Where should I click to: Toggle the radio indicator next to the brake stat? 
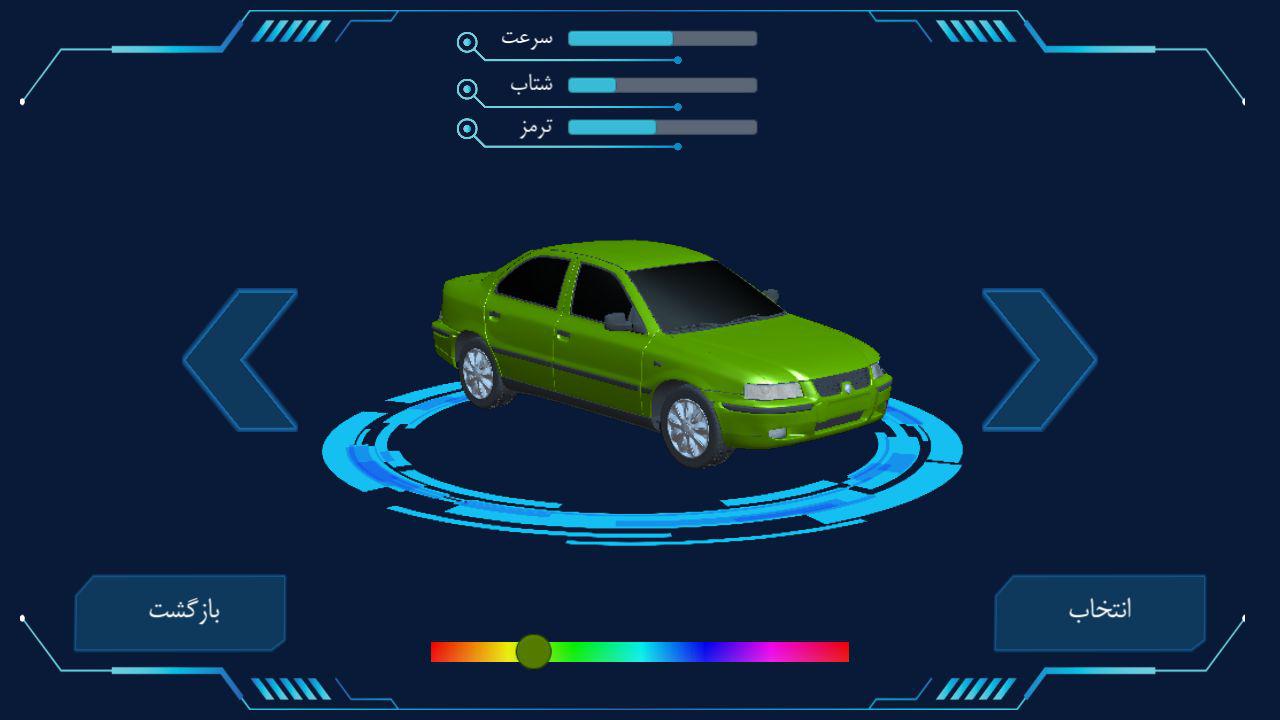tap(465, 128)
